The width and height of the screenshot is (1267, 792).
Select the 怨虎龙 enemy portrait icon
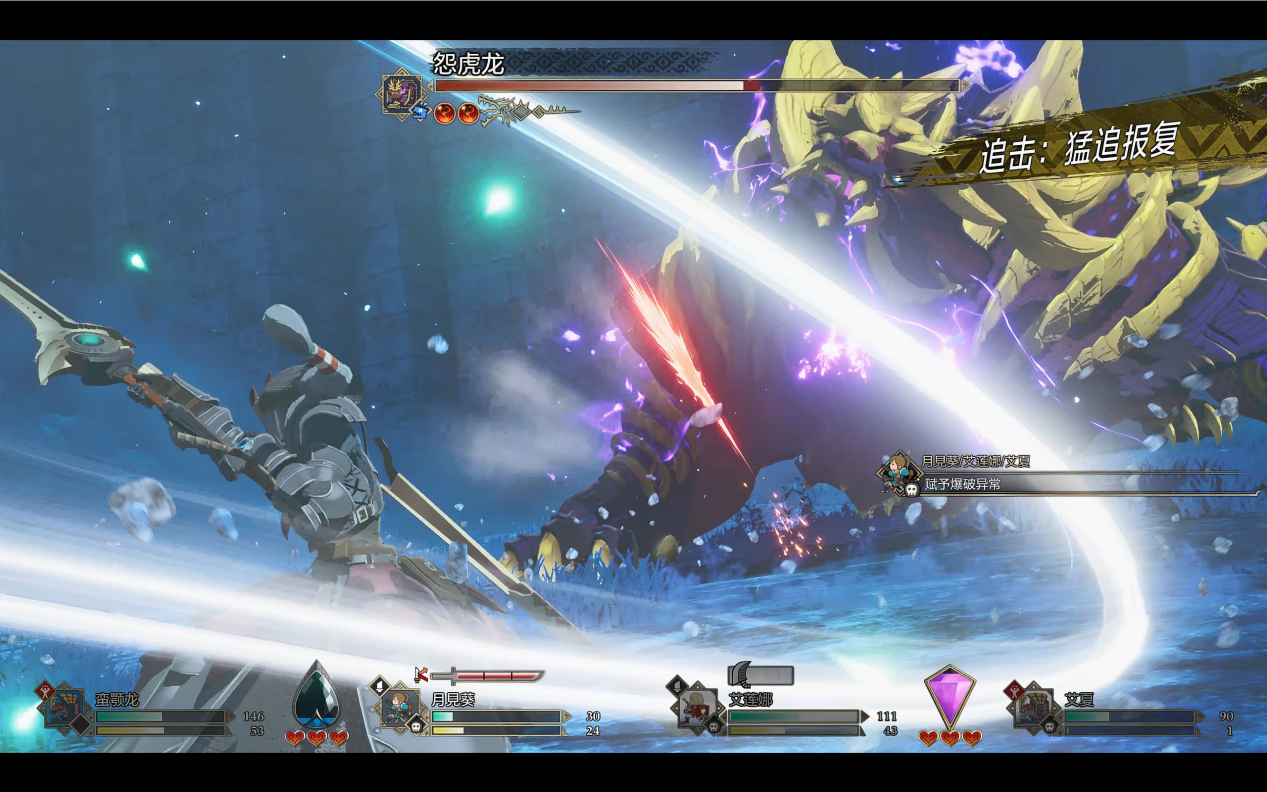point(404,95)
